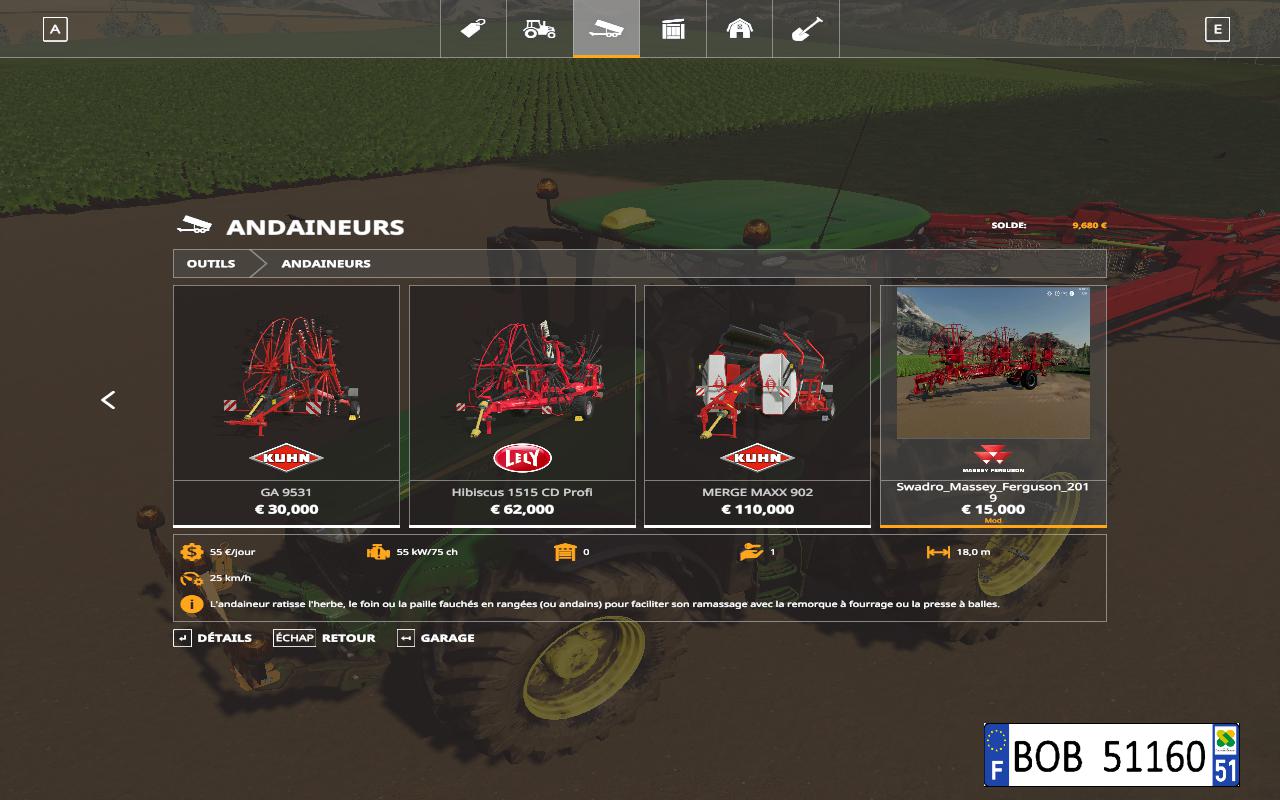Click the ANDAINEURS breadcrumb
The image size is (1280, 800).
click(326, 264)
